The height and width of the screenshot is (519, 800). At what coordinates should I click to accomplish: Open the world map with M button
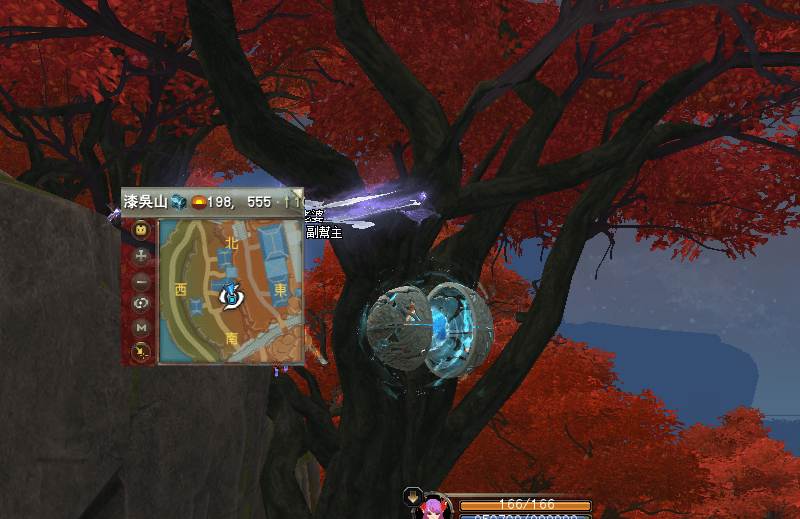click(x=141, y=327)
